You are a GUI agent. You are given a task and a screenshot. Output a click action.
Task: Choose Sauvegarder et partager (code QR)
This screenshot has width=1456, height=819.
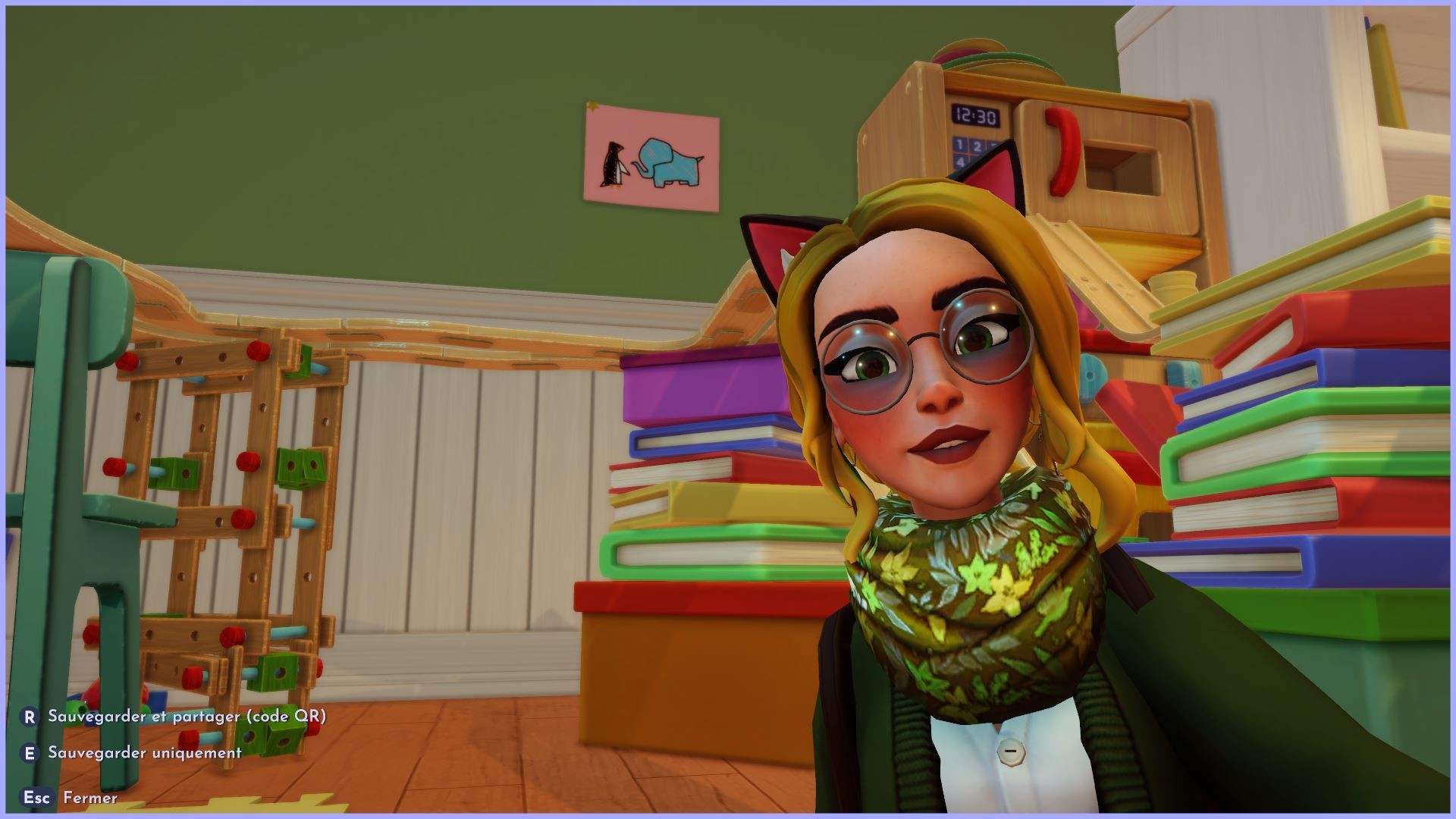click(186, 717)
